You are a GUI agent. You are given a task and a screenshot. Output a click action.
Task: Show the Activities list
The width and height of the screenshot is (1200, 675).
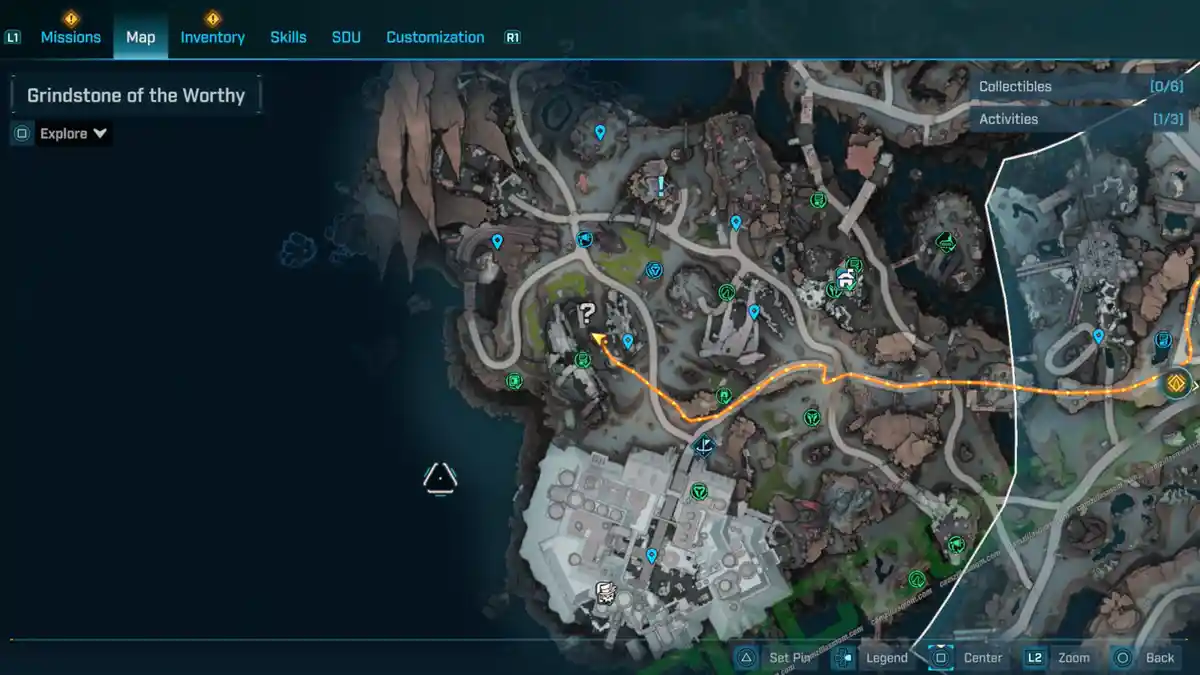coord(1080,119)
